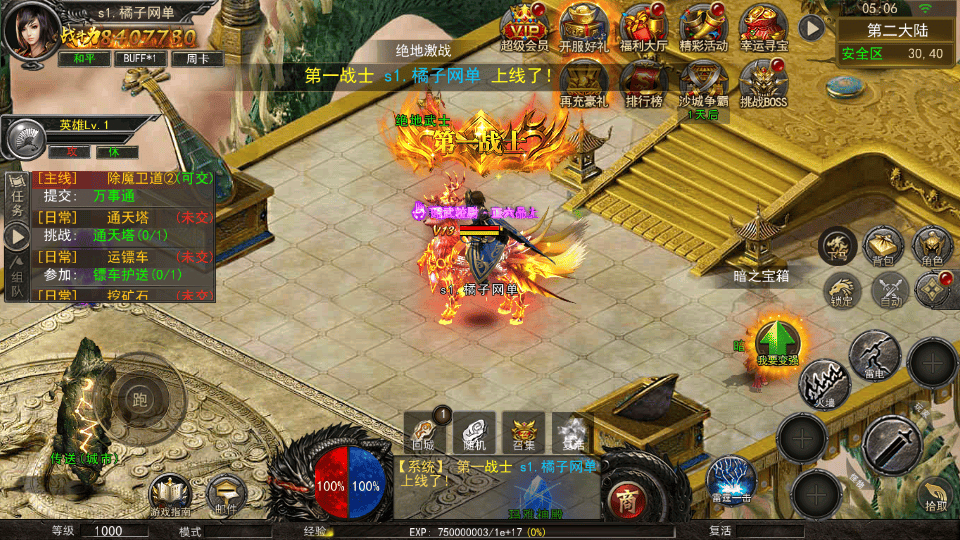Activate the 火墙 fire wall skill

click(x=822, y=385)
